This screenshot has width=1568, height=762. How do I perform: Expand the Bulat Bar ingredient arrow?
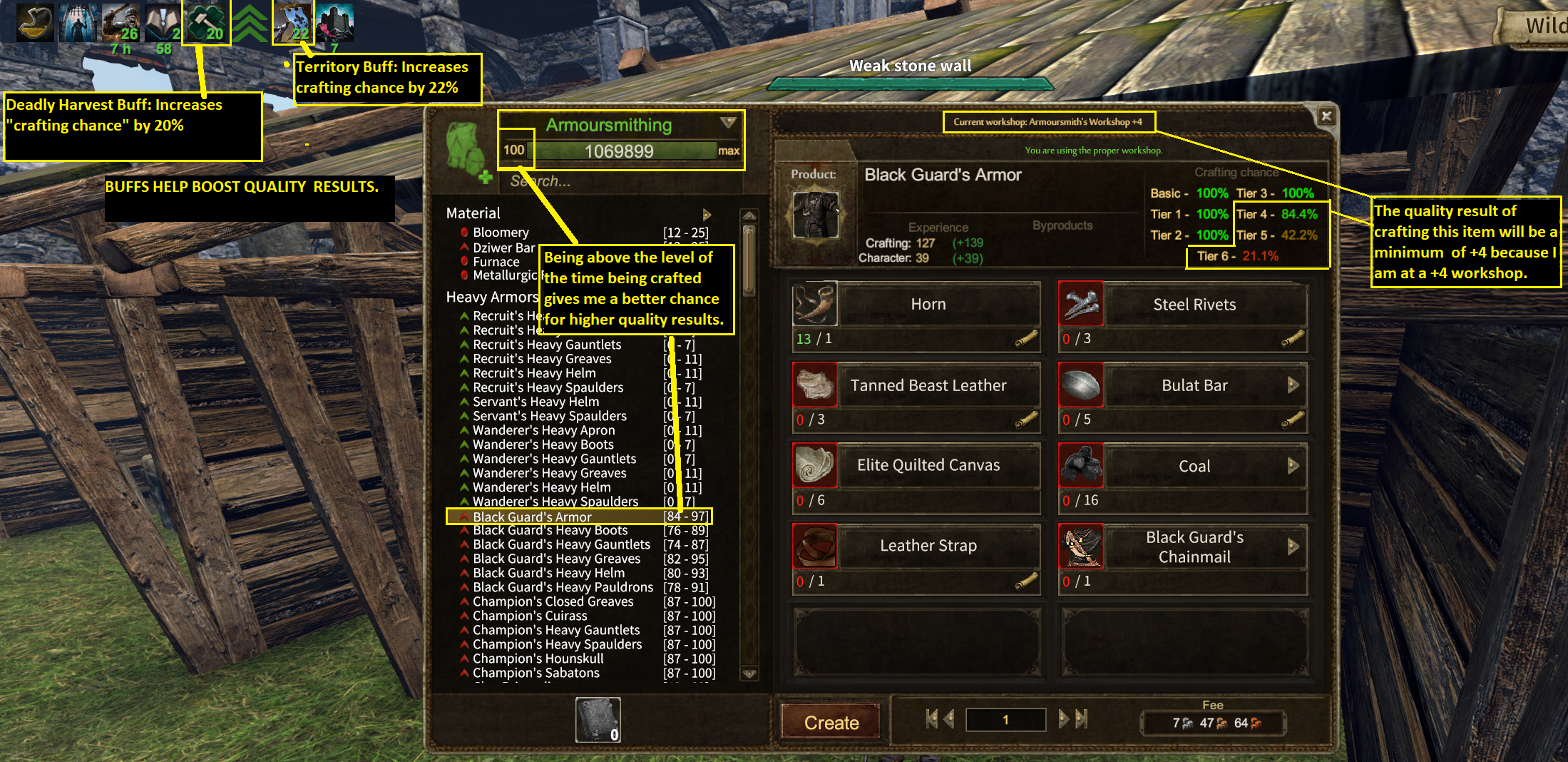click(1293, 385)
